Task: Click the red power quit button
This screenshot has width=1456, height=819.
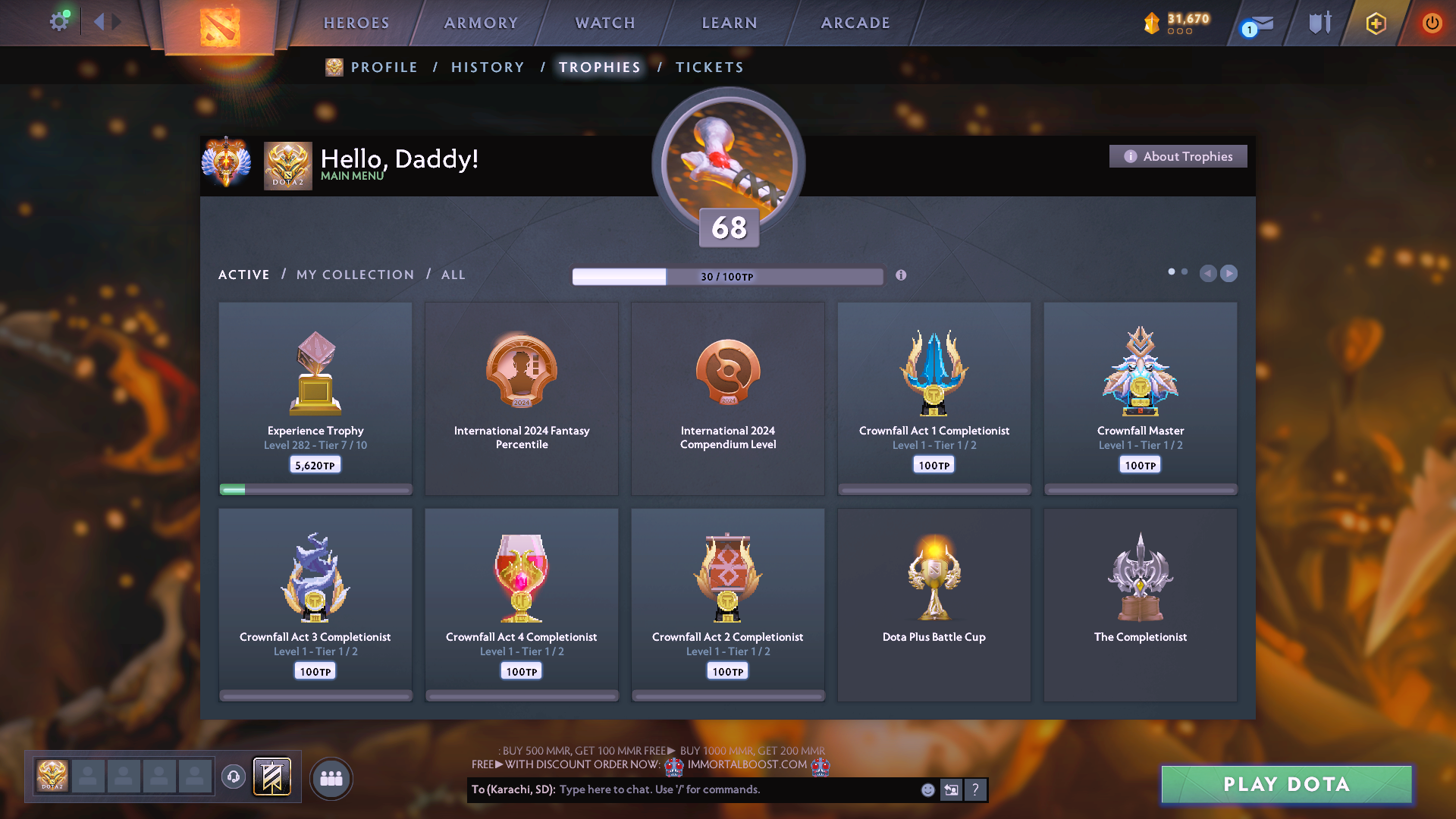Action: click(x=1432, y=23)
